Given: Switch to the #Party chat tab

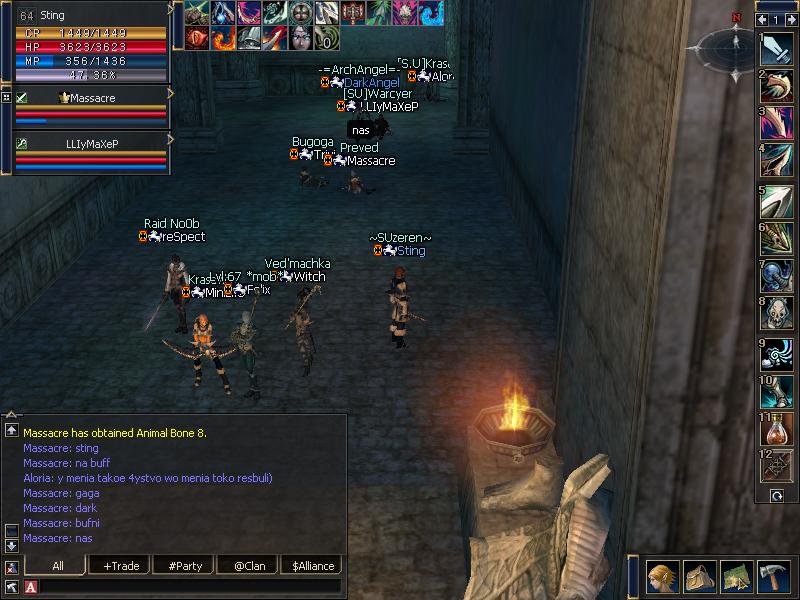Looking at the screenshot, I should [185, 566].
